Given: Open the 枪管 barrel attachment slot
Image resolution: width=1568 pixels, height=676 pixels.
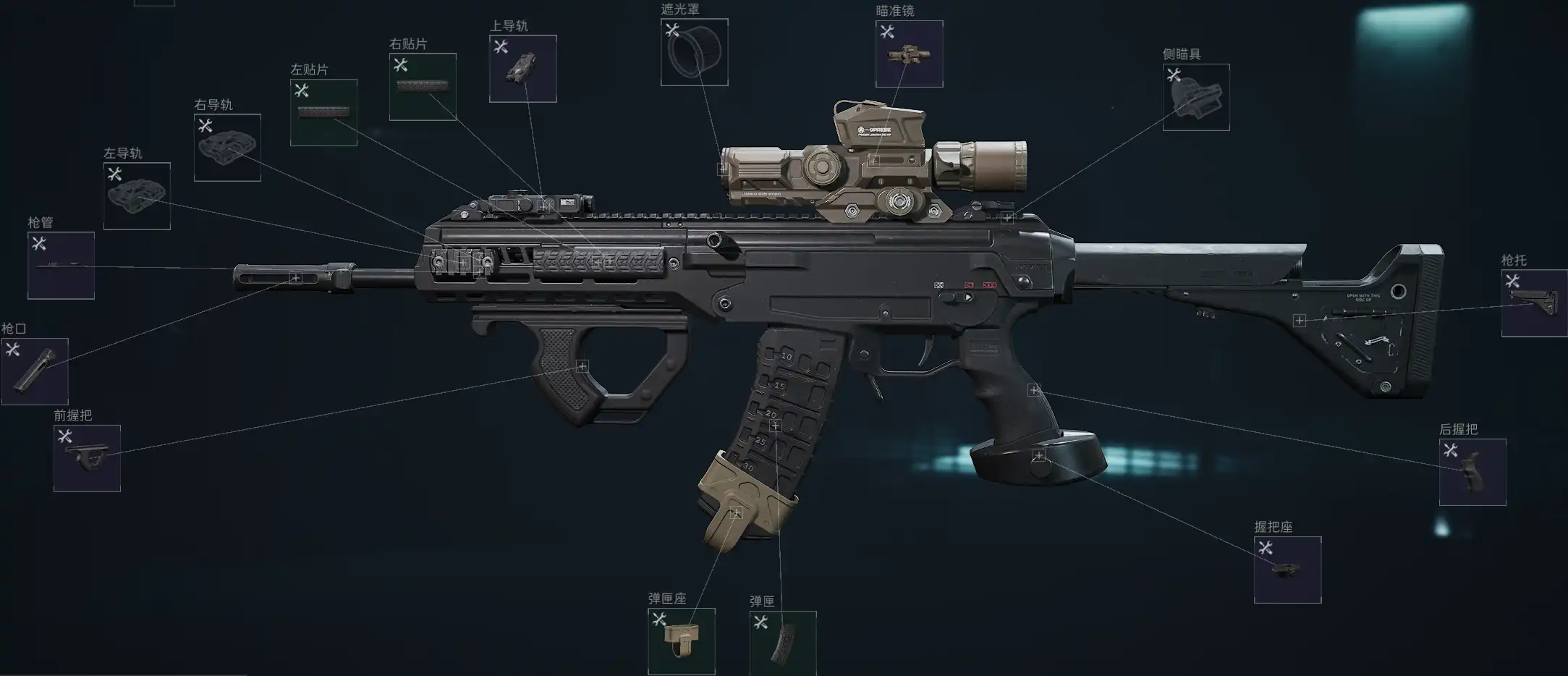Looking at the screenshot, I should tap(61, 266).
